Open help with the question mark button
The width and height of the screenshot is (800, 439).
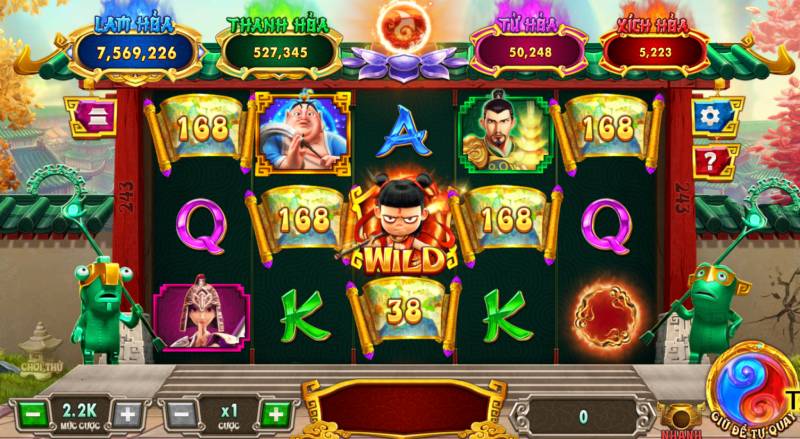click(710, 160)
